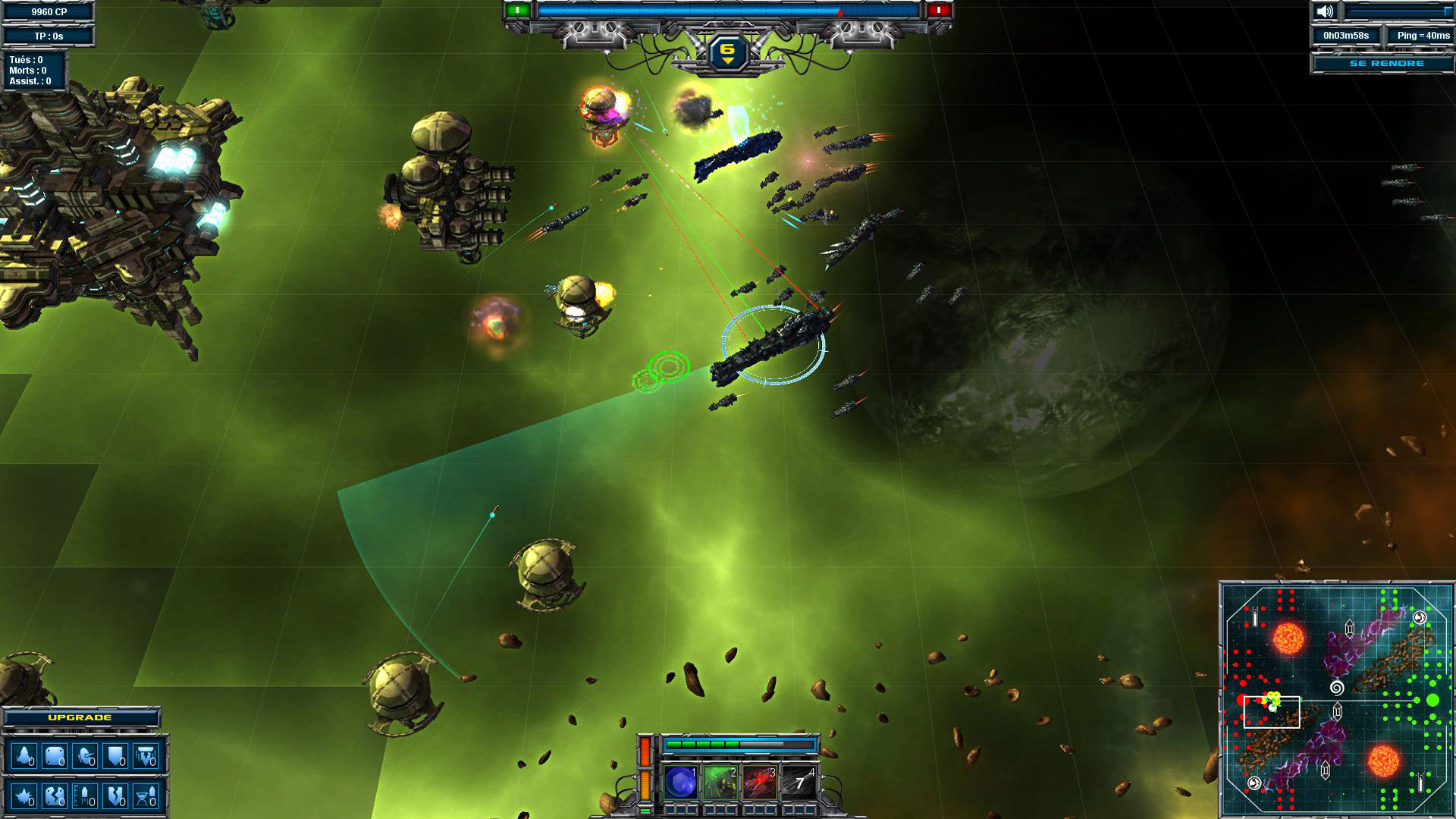Activate the blue shield ability in slot 1

681,781
